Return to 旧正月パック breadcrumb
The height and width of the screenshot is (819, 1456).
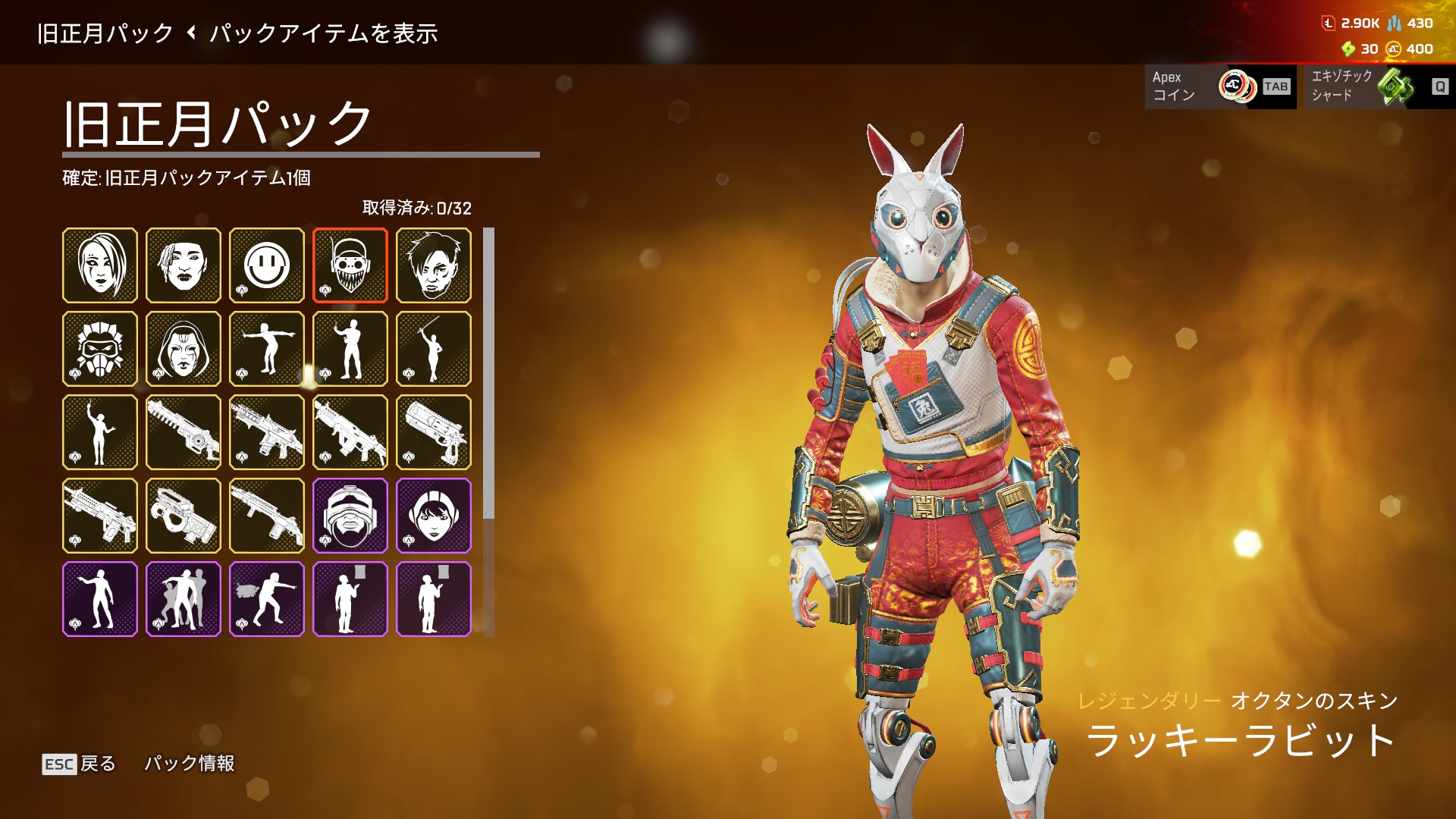click(x=105, y=33)
